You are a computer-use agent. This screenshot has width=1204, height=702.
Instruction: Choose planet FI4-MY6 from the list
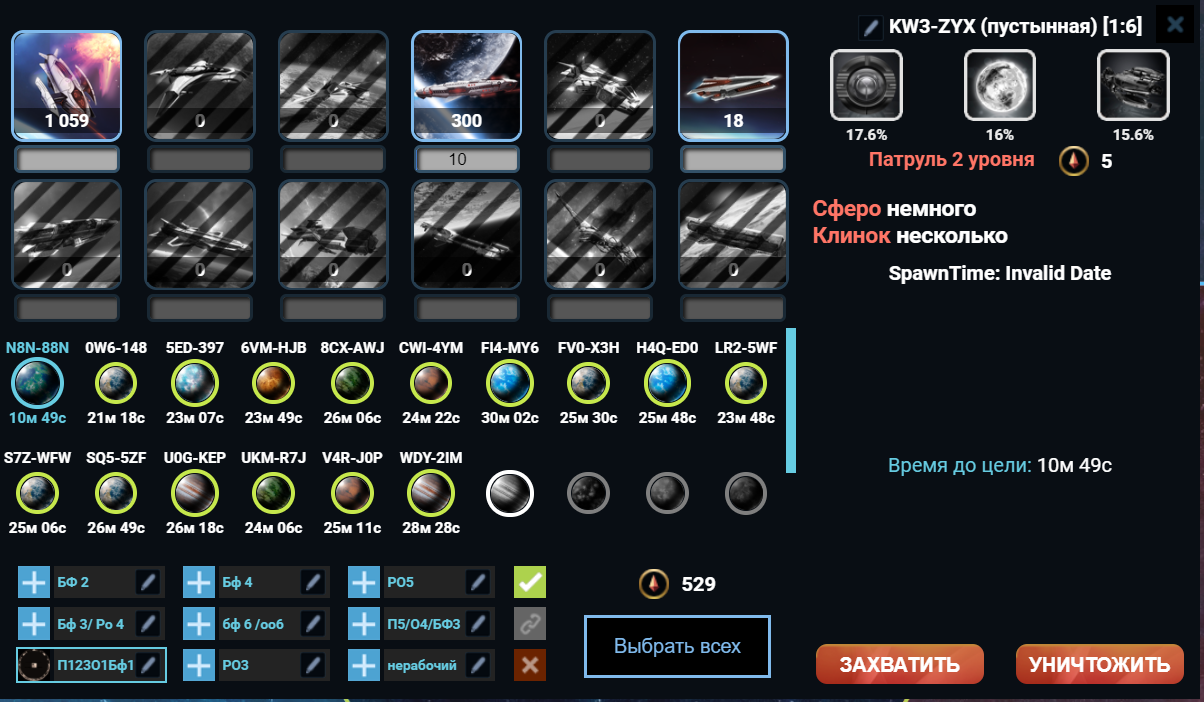pyautogui.click(x=510, y=382)
